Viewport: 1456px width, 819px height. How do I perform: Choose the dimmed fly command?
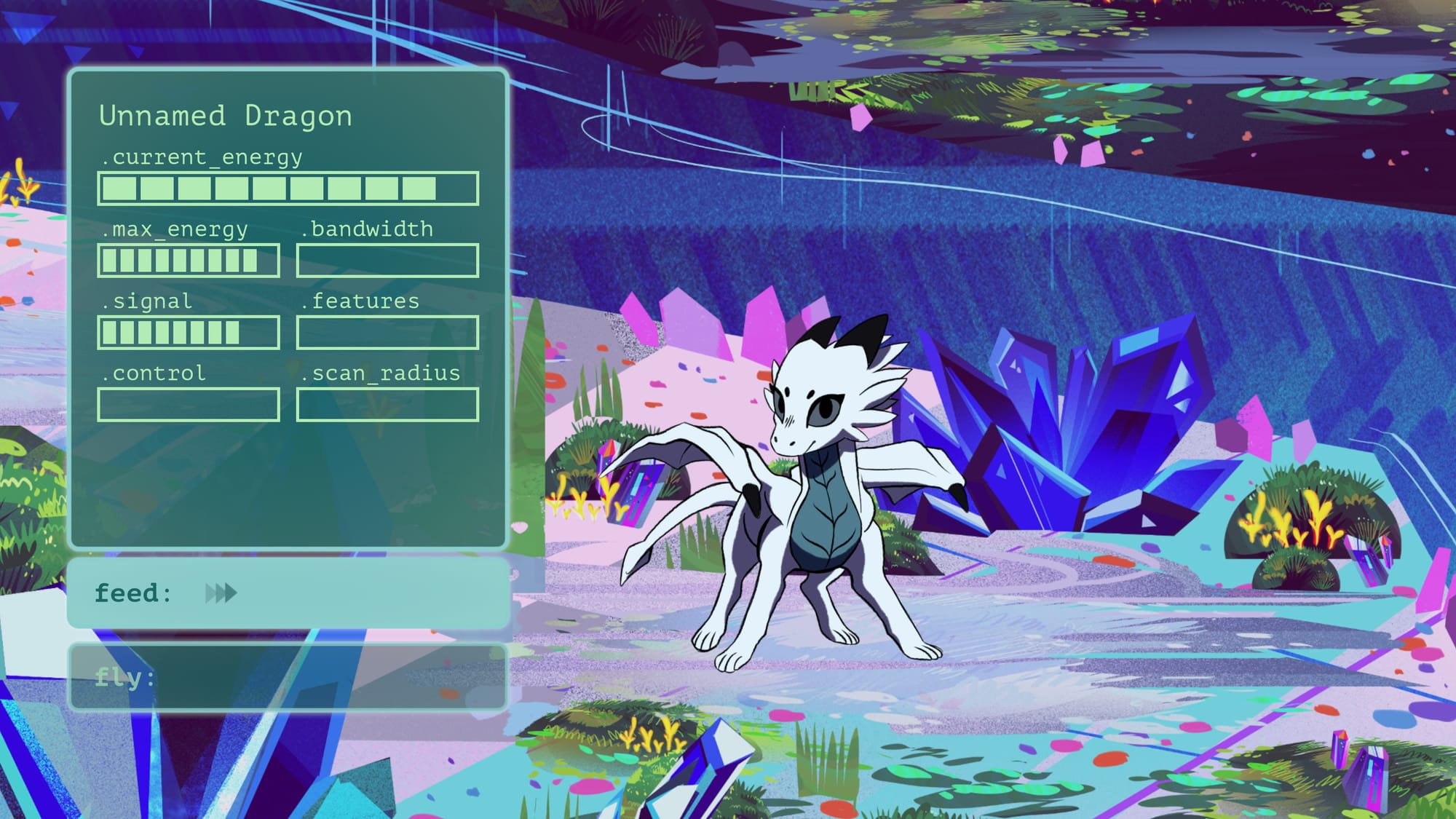coord(288,677)
